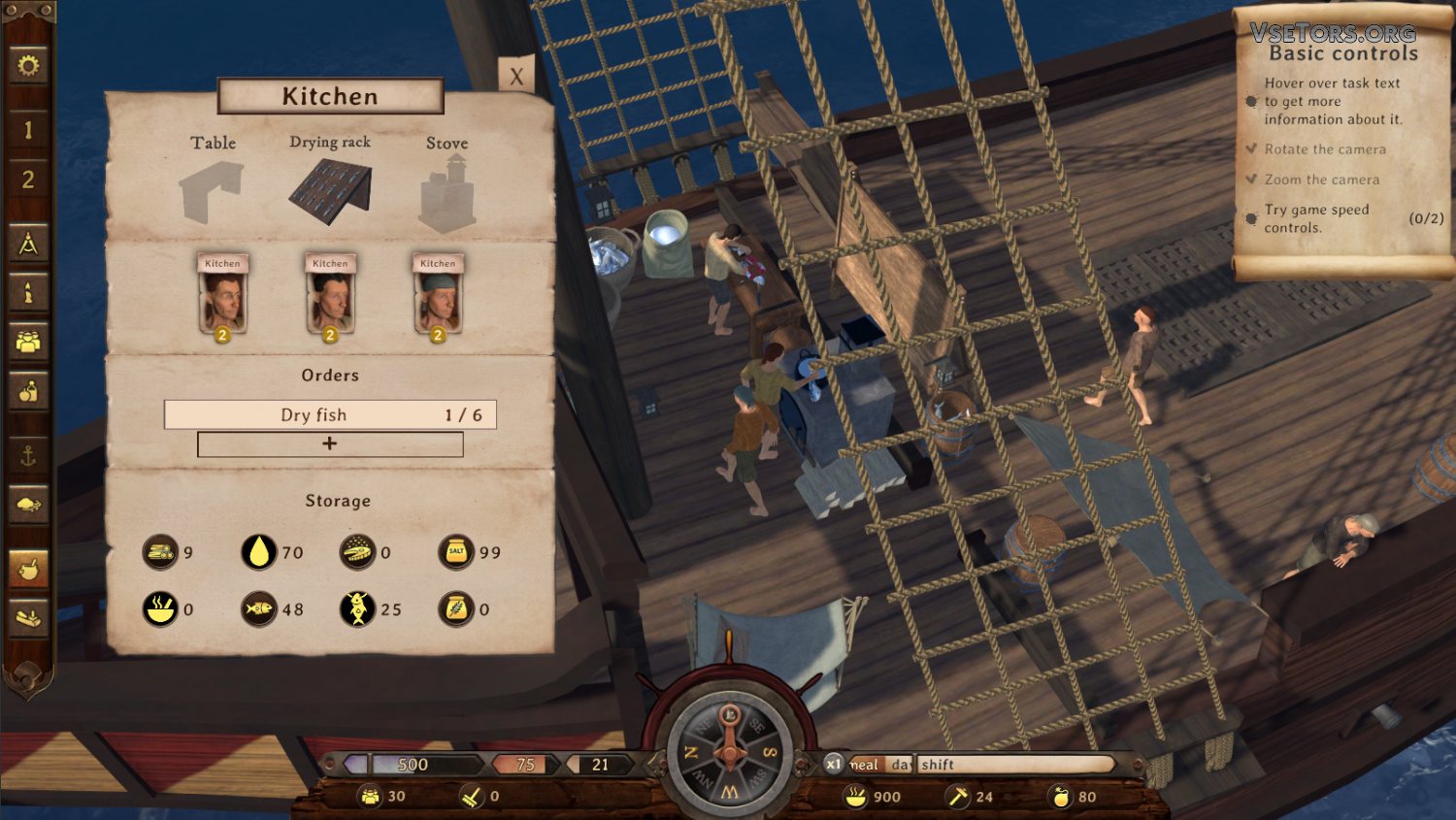Select deck number 1

(28, 129)
